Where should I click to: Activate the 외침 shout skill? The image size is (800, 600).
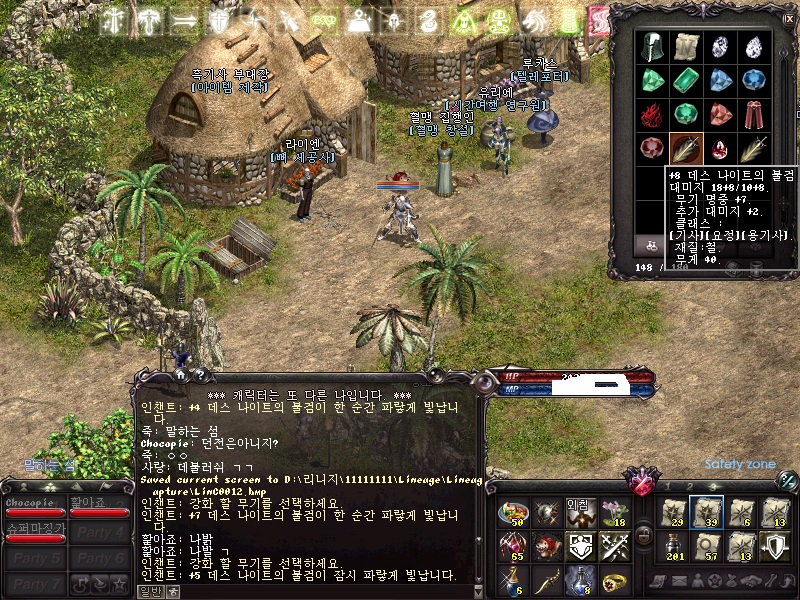click(580, 513)
